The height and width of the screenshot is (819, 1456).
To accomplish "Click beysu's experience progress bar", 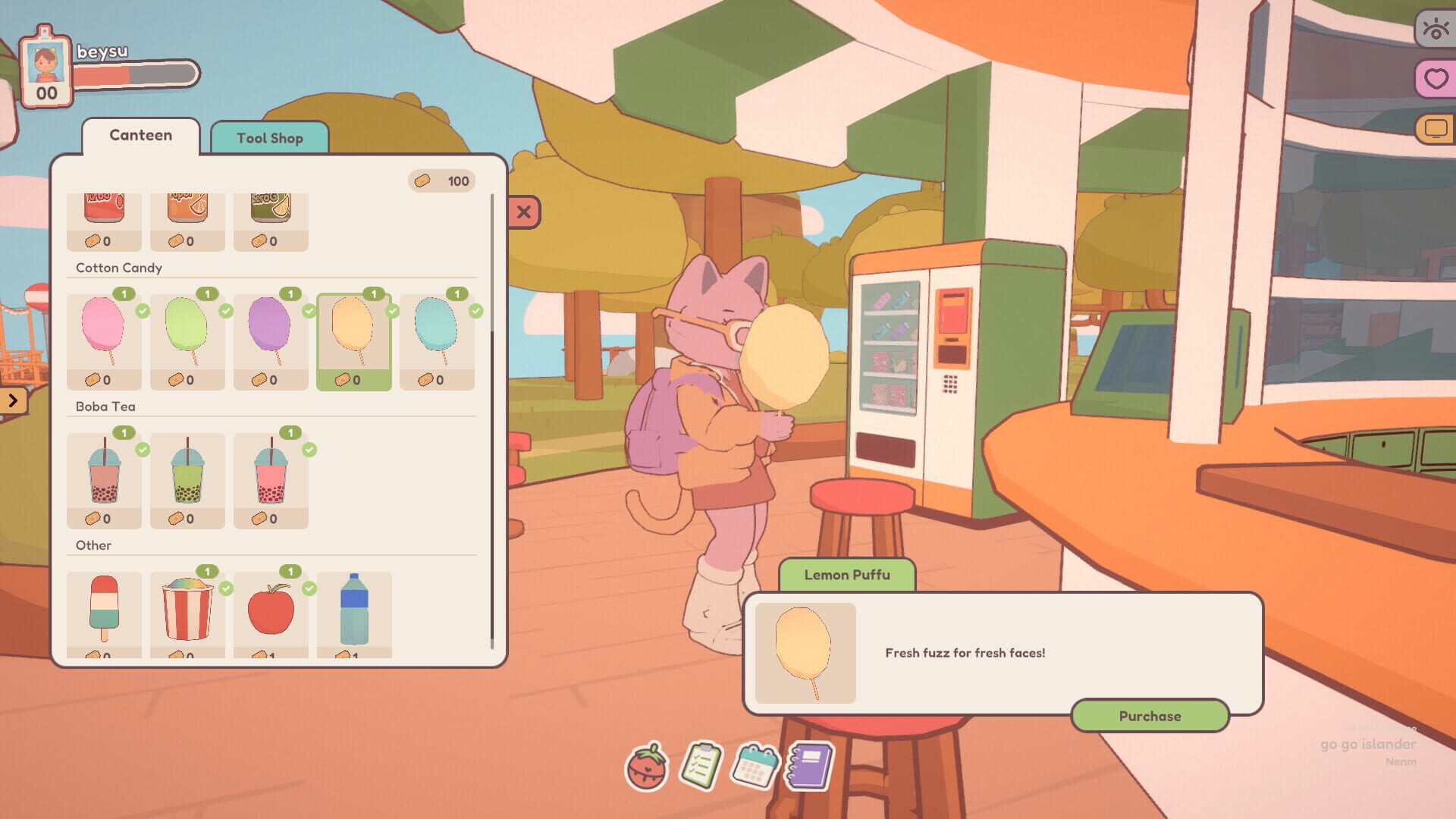I will pyautogui.click(x=133, y=74).
